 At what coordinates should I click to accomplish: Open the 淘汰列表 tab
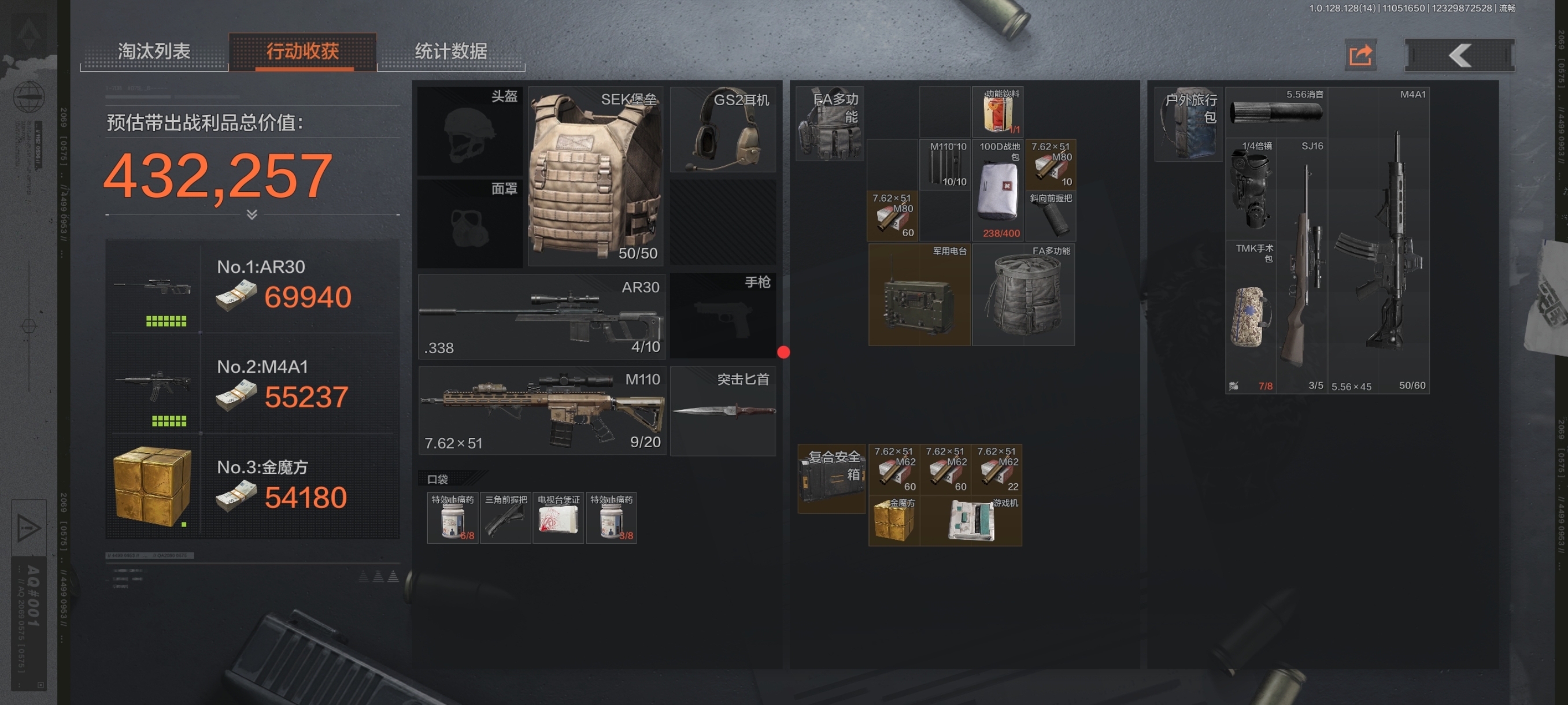(154, 51)
